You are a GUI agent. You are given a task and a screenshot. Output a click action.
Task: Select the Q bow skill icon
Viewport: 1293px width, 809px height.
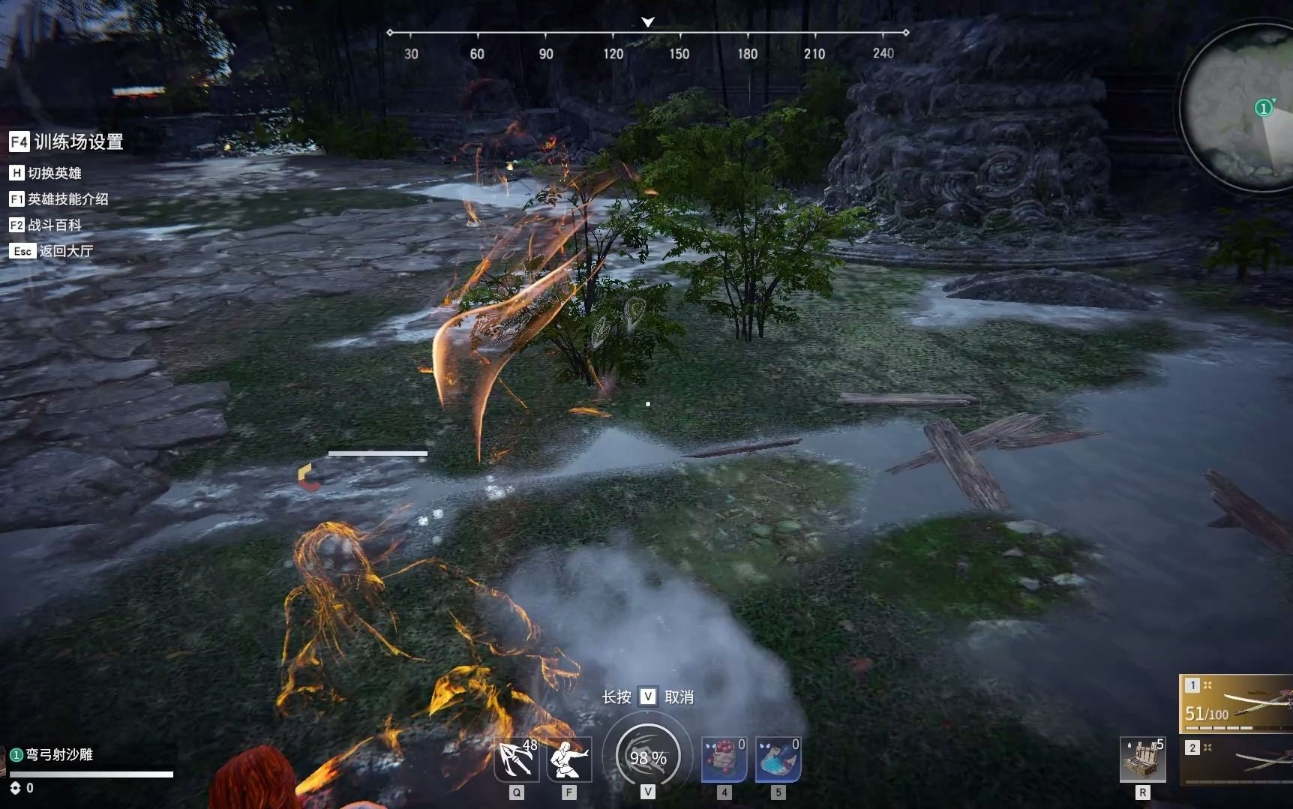[515, 760]
